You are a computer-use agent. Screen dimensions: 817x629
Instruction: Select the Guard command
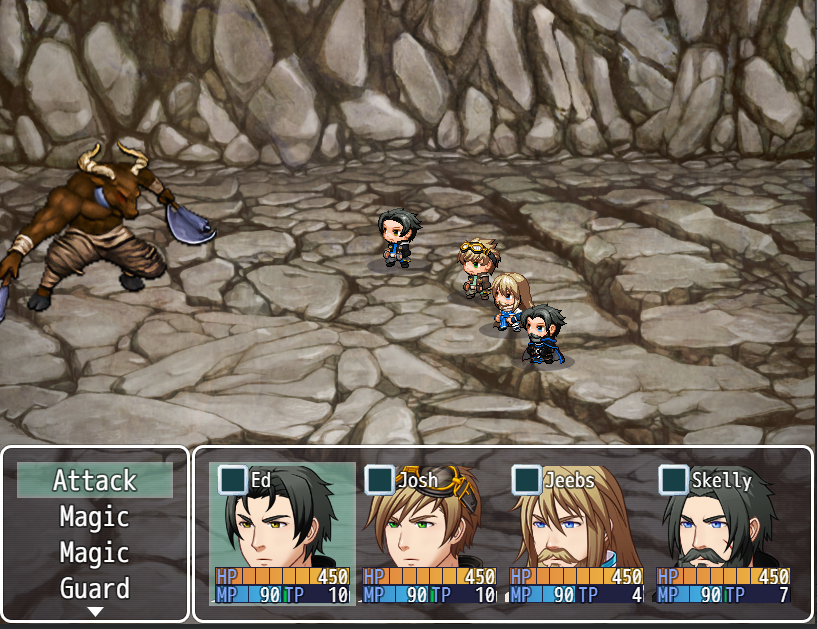coord(95,589)
